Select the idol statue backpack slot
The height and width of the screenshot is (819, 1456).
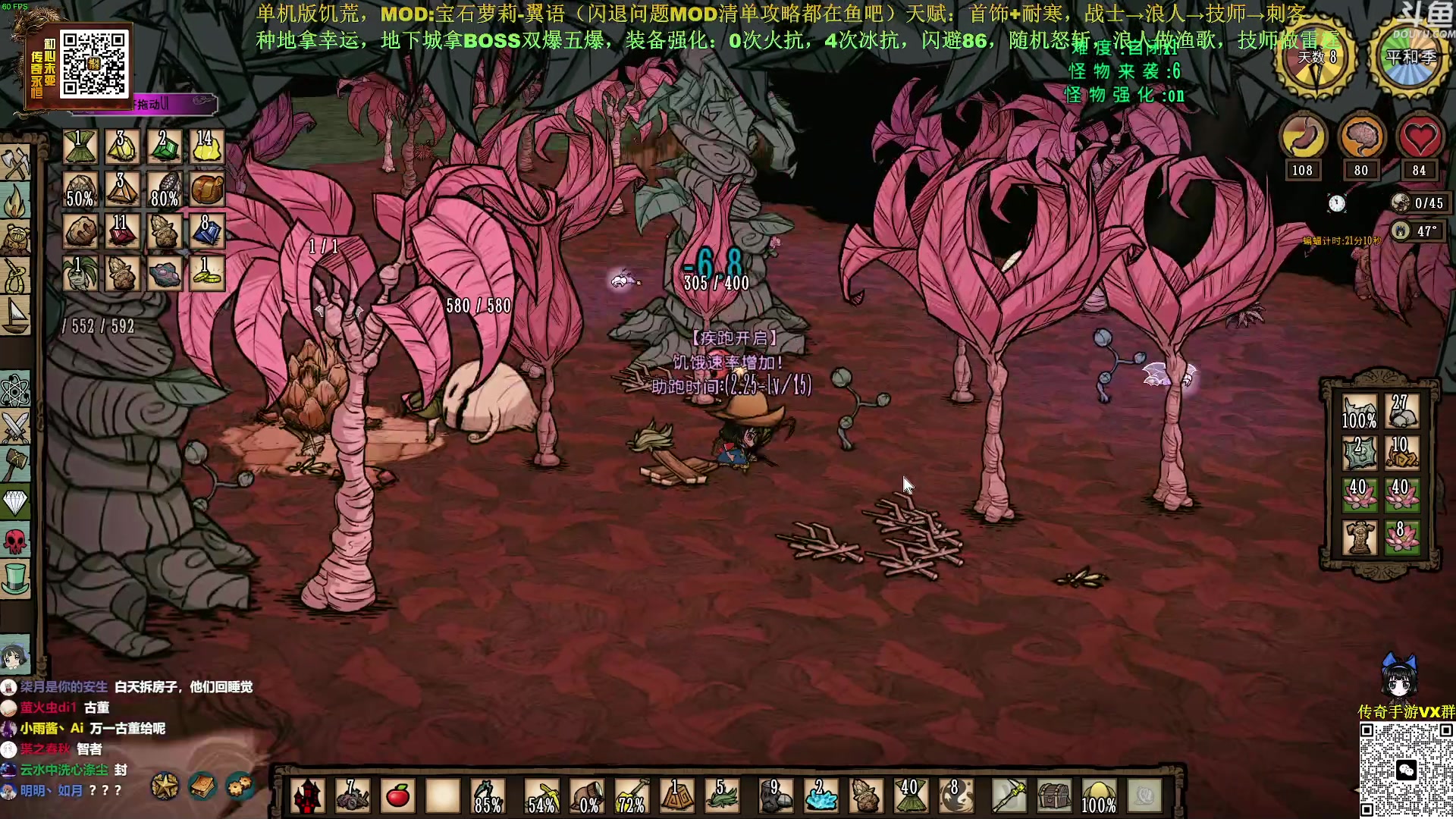pos(1359,538)
